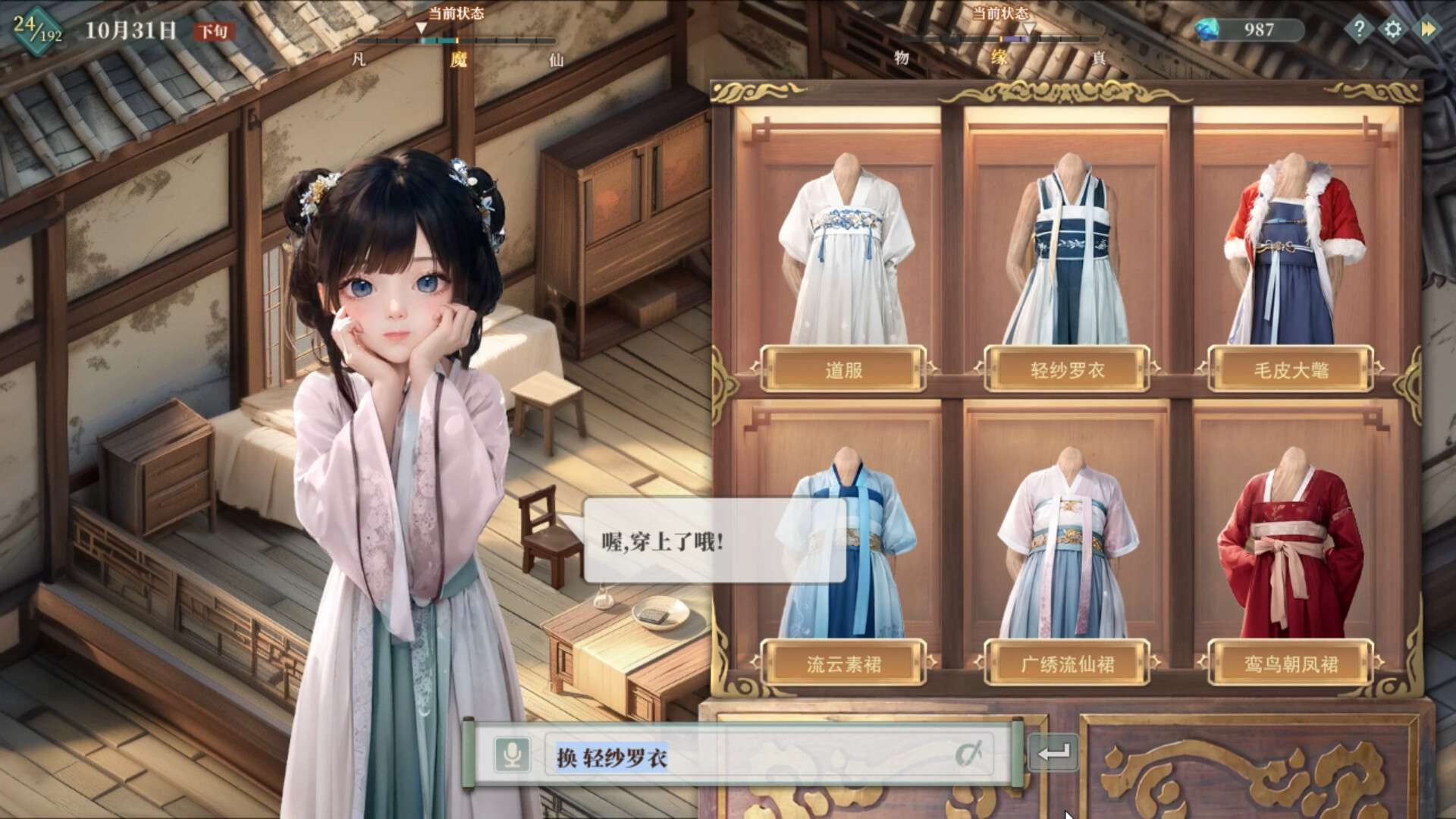Open the help question mark
The image size is (1456, 819).
(x=1359, y=30)
